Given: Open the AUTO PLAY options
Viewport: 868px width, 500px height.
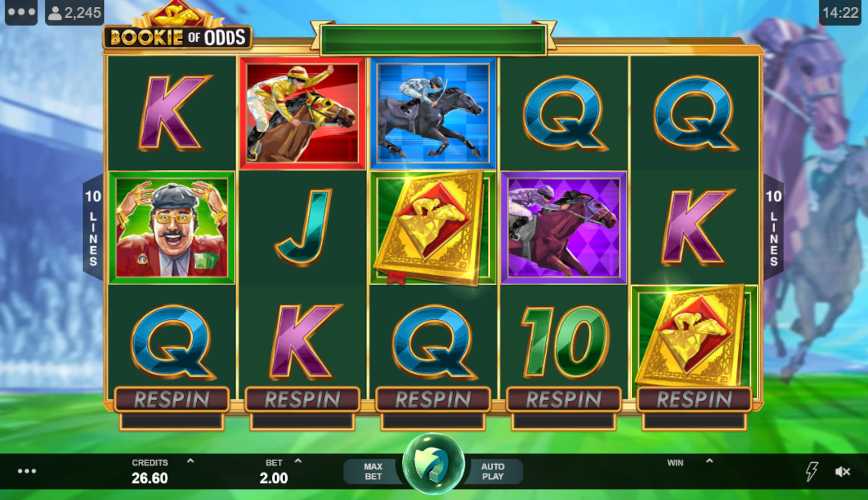Looking at the screenshot, I should [x=493, y=471].
